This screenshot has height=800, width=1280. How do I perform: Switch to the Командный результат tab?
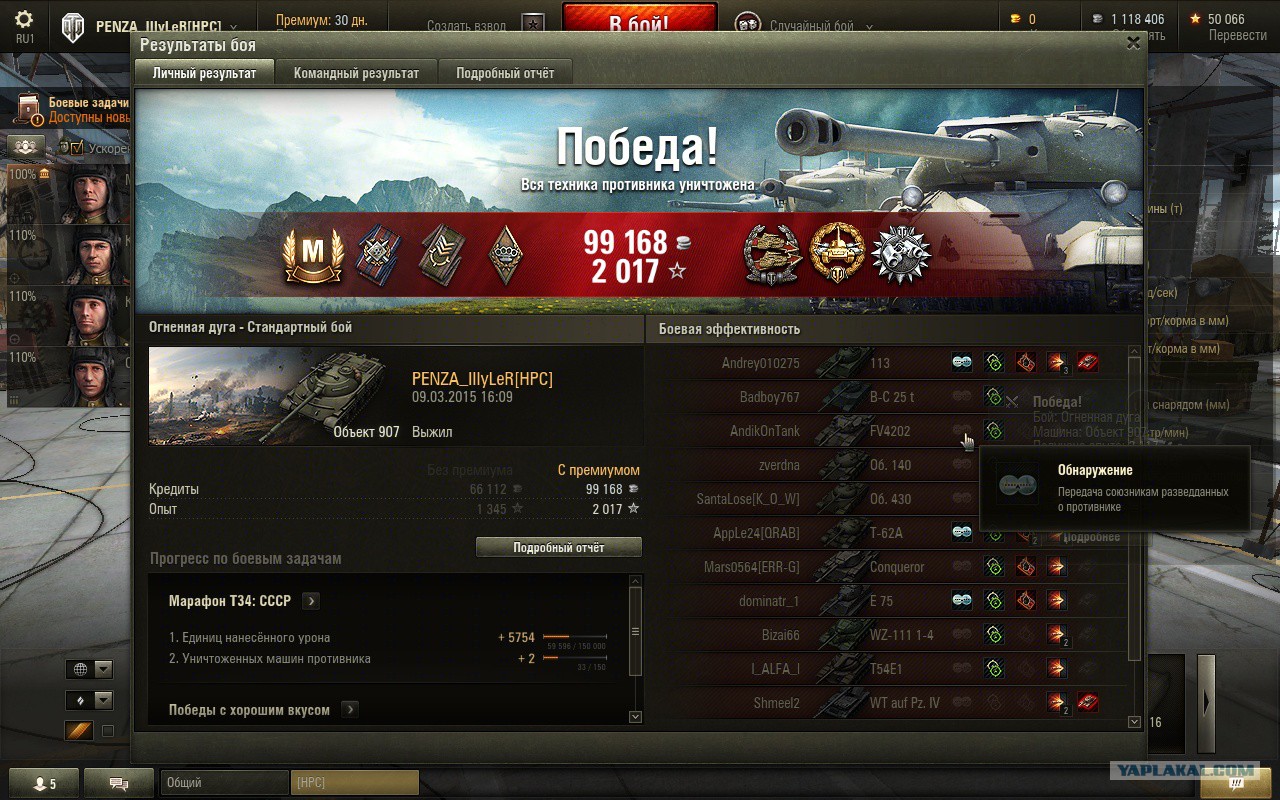[x=356, y=73]
